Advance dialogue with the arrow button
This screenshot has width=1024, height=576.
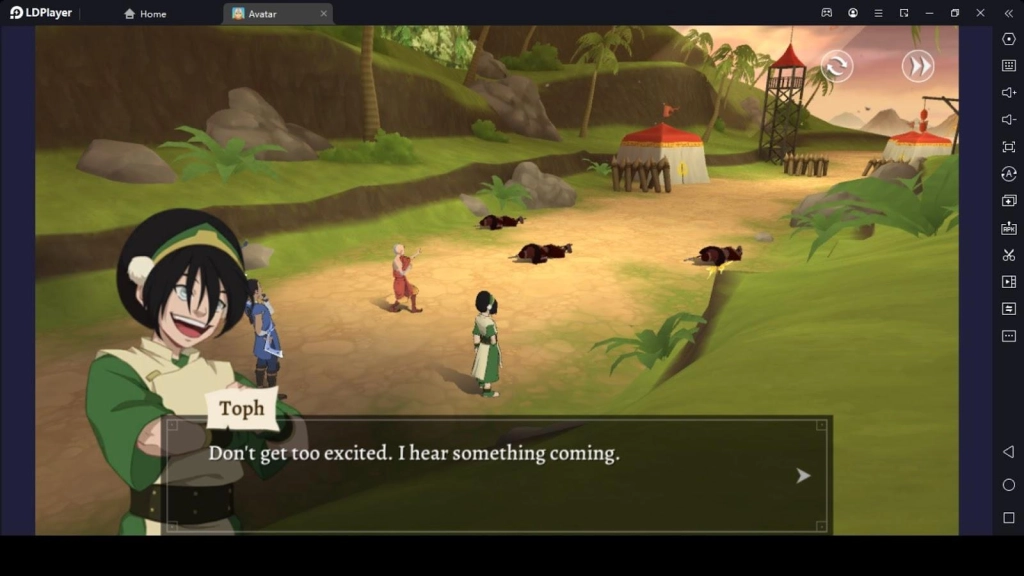tap(802, 476)
